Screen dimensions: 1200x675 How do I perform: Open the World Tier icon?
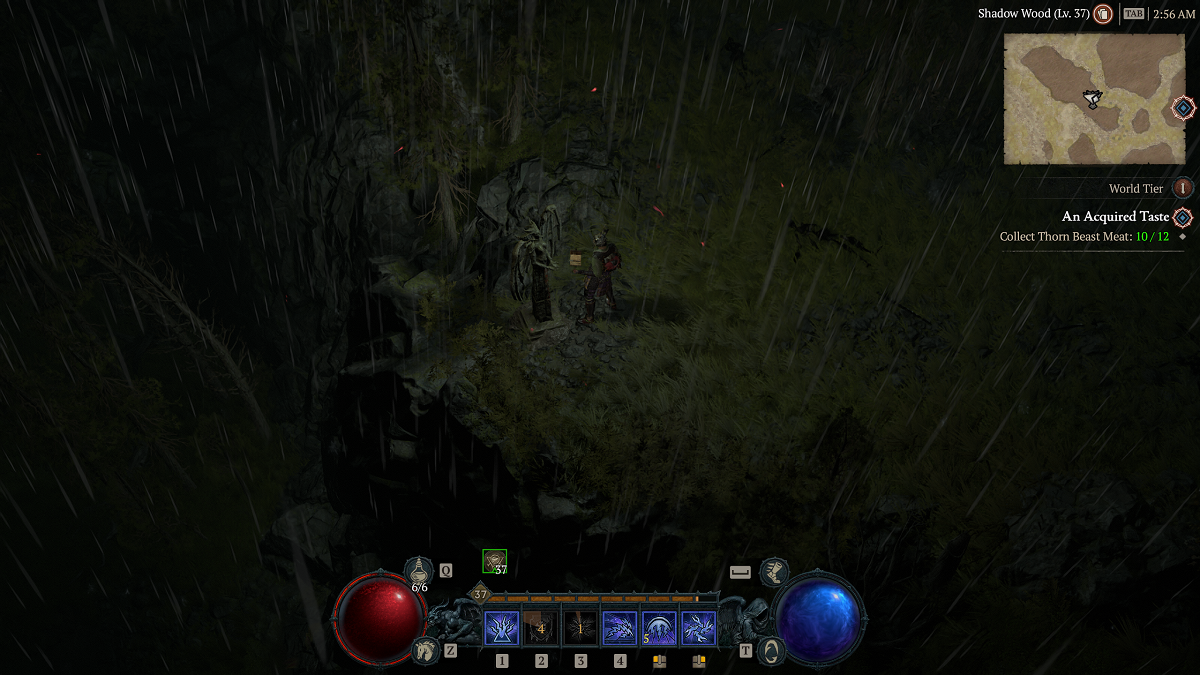(x=1184, y=188)
